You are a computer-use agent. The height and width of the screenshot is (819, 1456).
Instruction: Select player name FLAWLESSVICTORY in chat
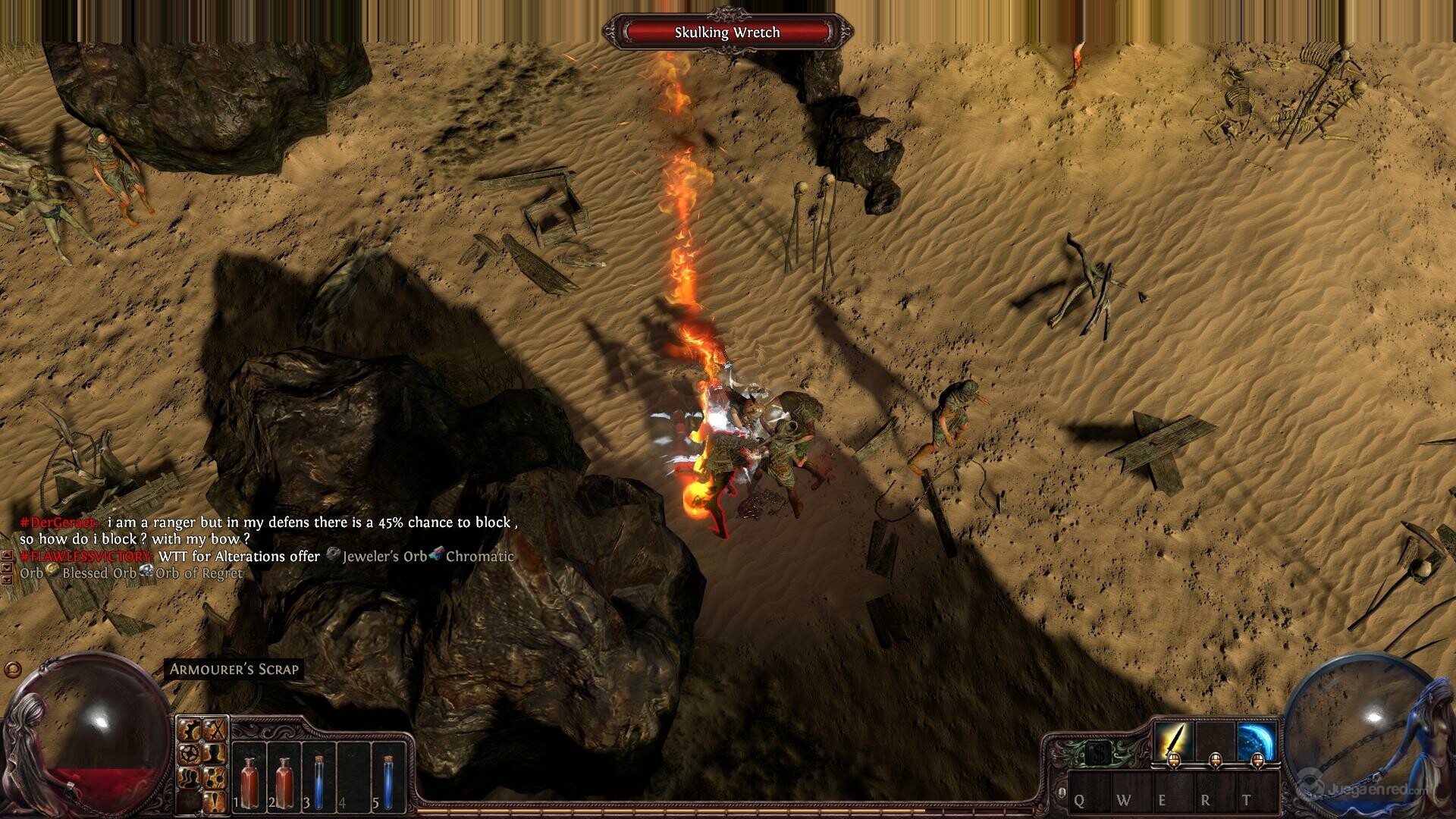click(x=87, y=557)
